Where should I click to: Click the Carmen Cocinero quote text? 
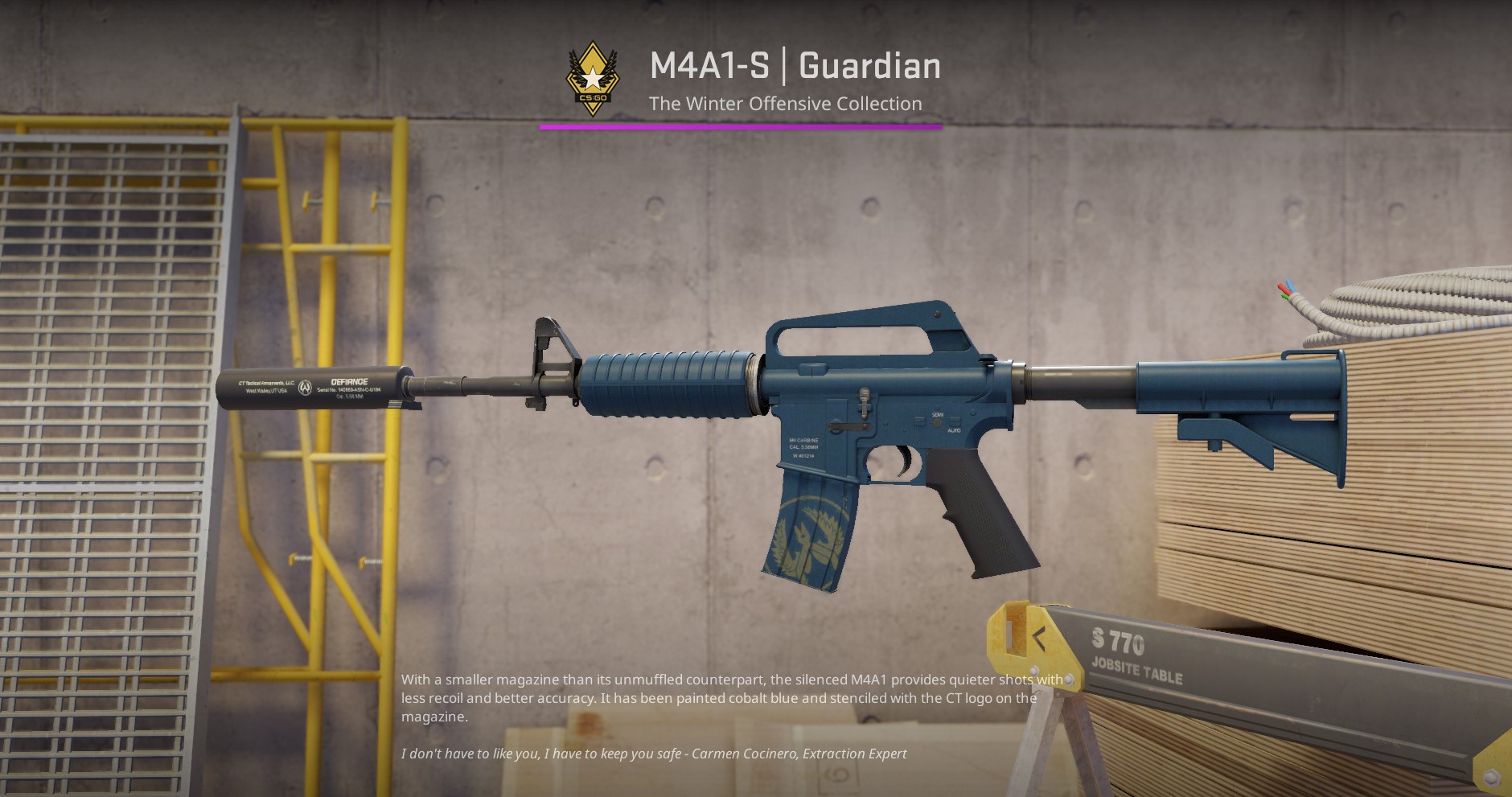653,754
